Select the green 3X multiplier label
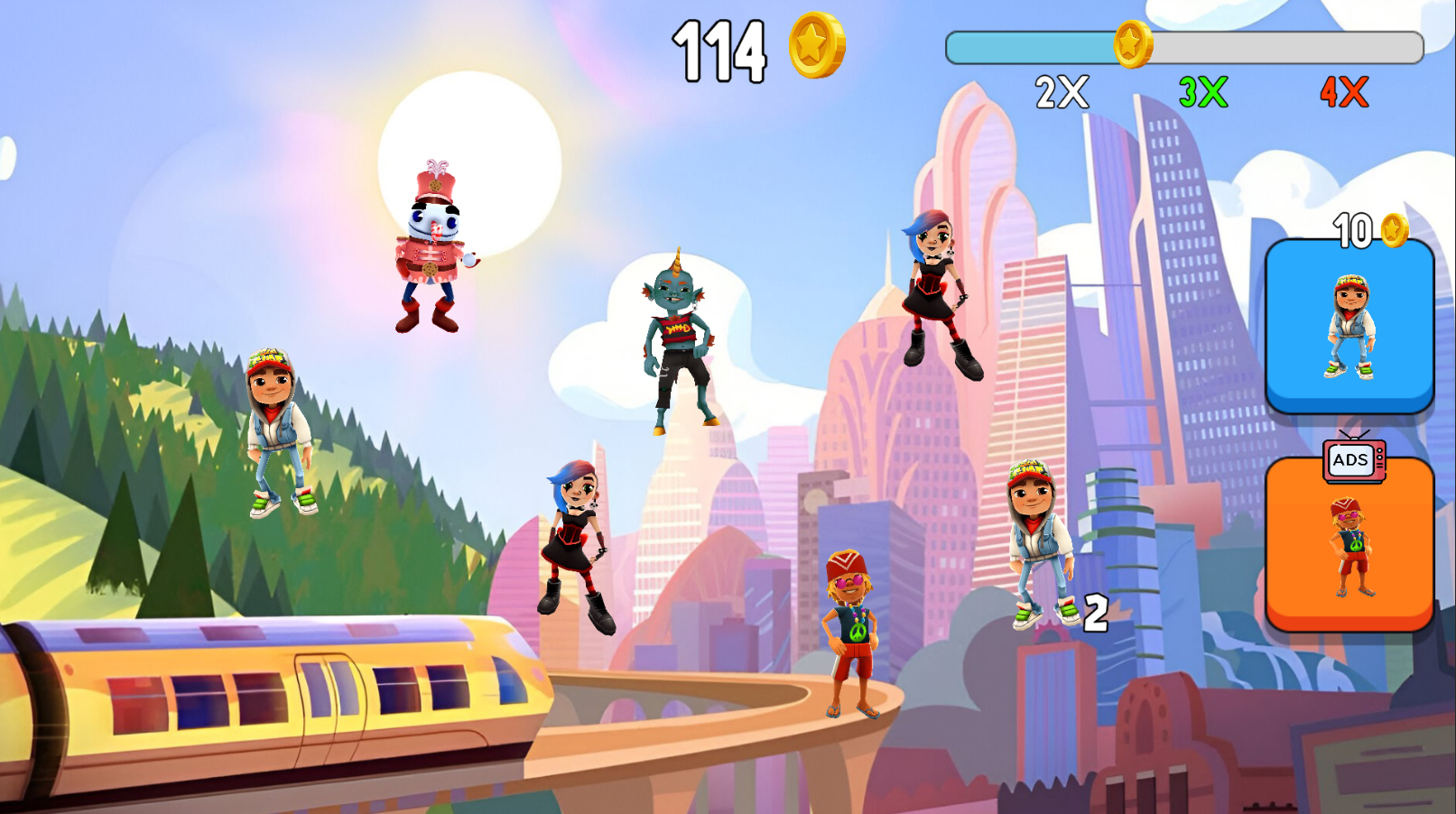Screen dimensions: 1456x814 [1201, 90]
